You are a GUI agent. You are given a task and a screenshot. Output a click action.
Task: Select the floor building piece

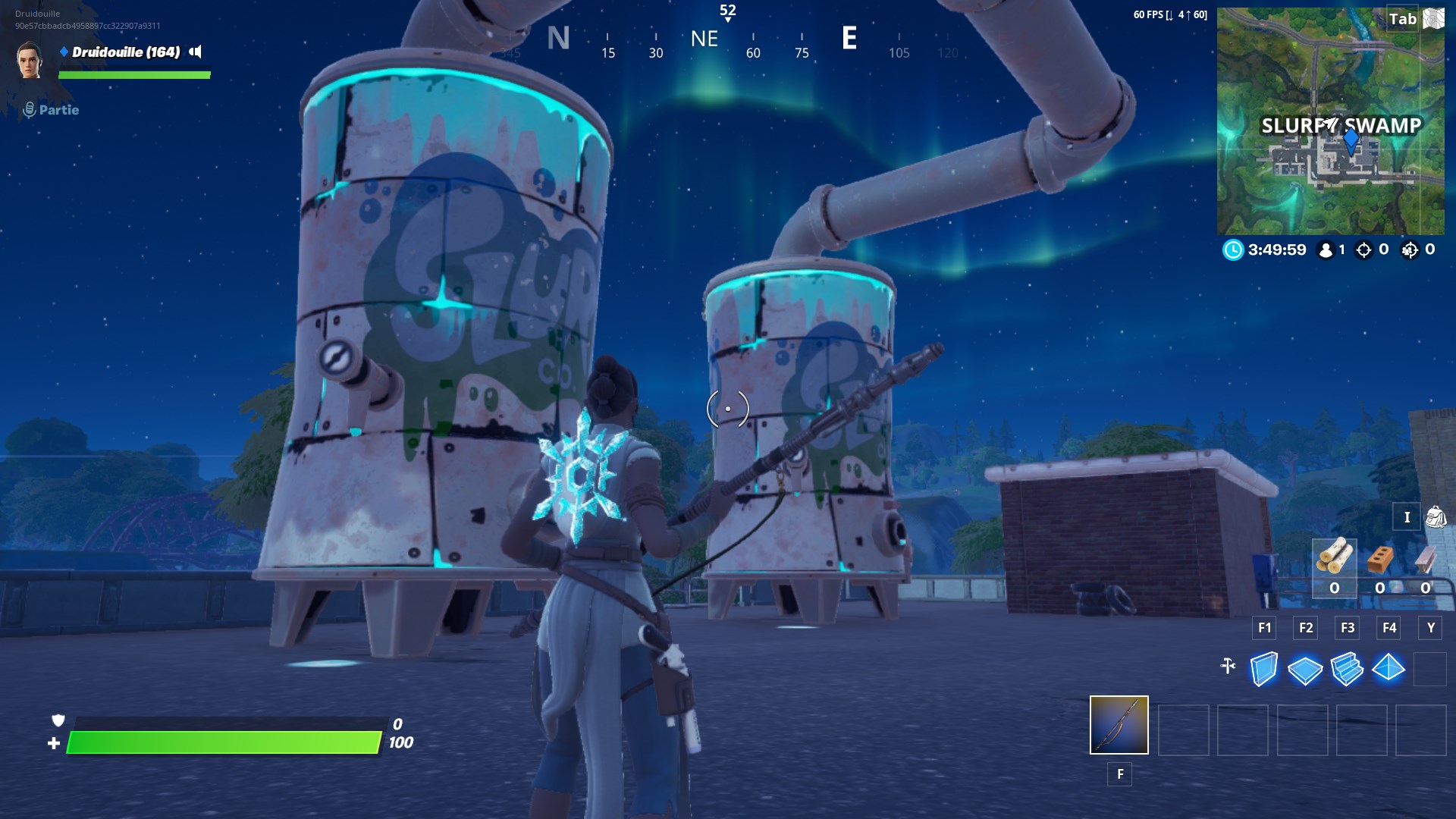[x=1307, y=670]
